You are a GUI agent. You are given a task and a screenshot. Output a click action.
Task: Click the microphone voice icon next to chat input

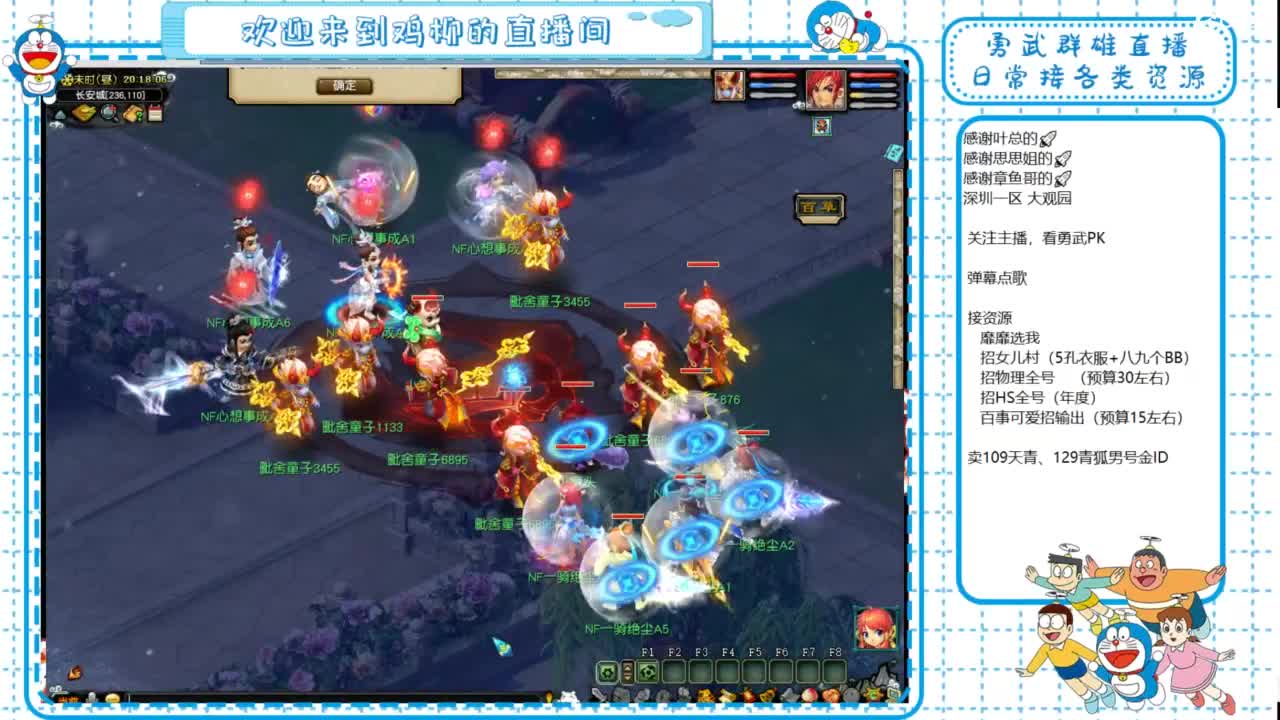click(x=91, y=697)
